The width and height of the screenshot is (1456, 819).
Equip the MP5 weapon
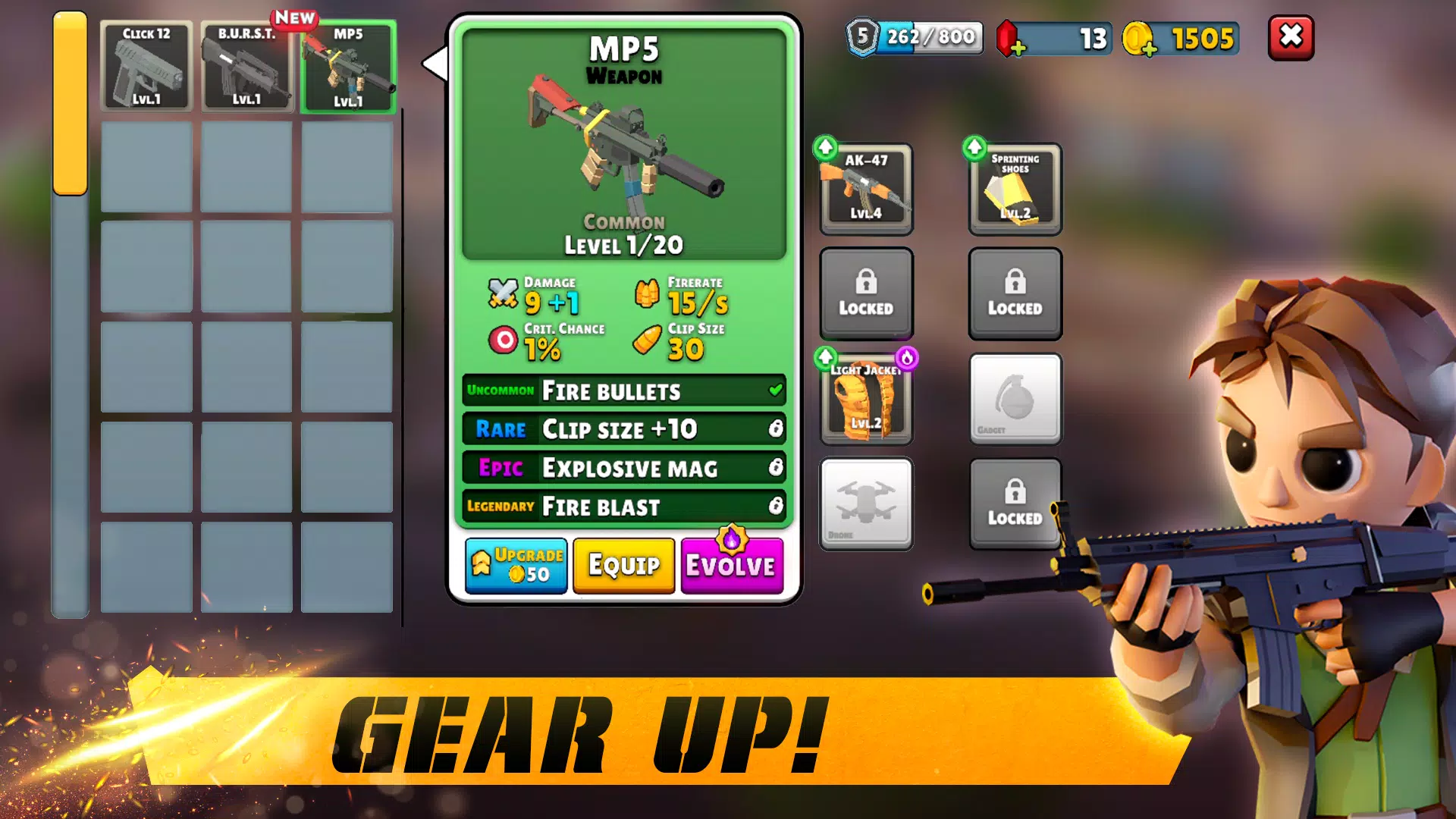(x=623, y=566)
